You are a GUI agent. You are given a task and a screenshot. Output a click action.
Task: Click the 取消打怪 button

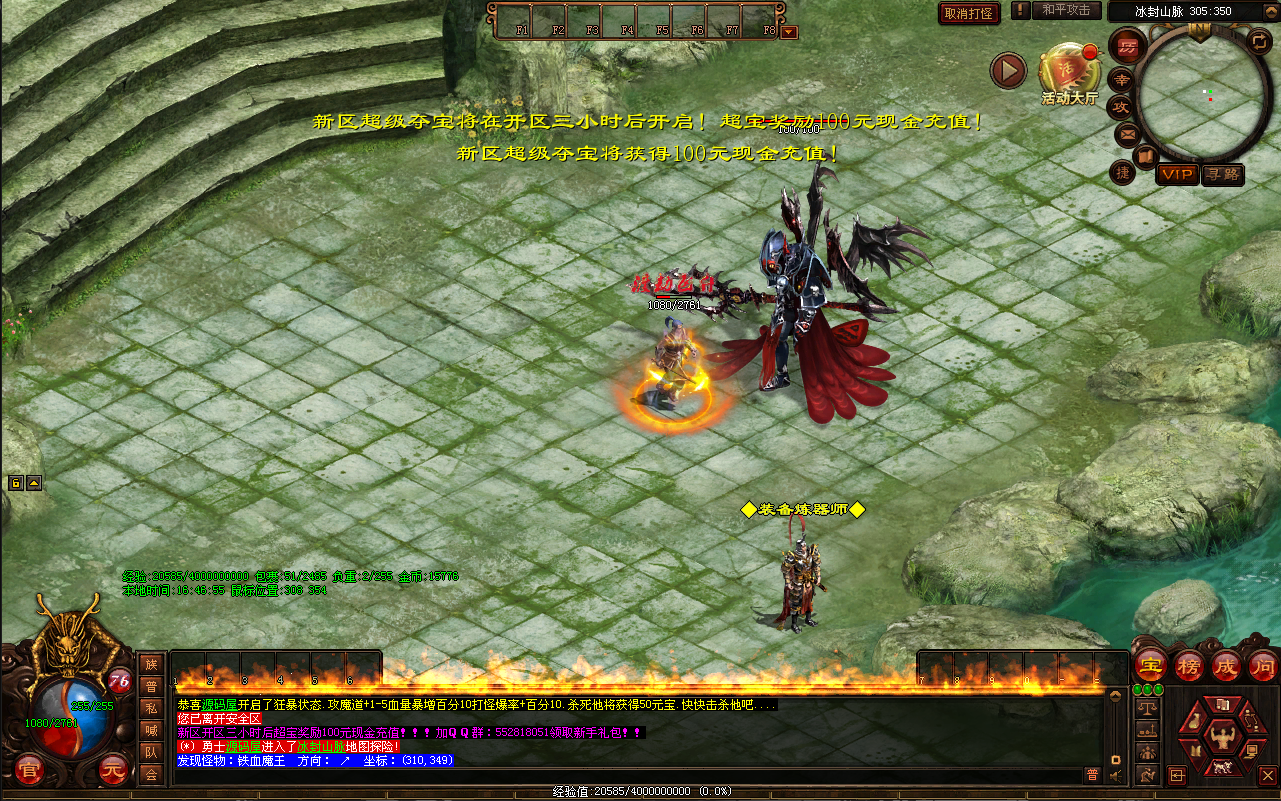click(x=968, y=13)
